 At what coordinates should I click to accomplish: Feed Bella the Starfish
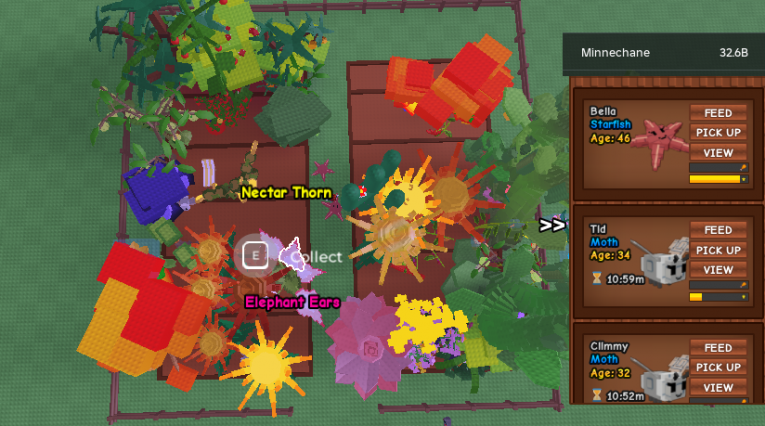click(x=718, y=113)
